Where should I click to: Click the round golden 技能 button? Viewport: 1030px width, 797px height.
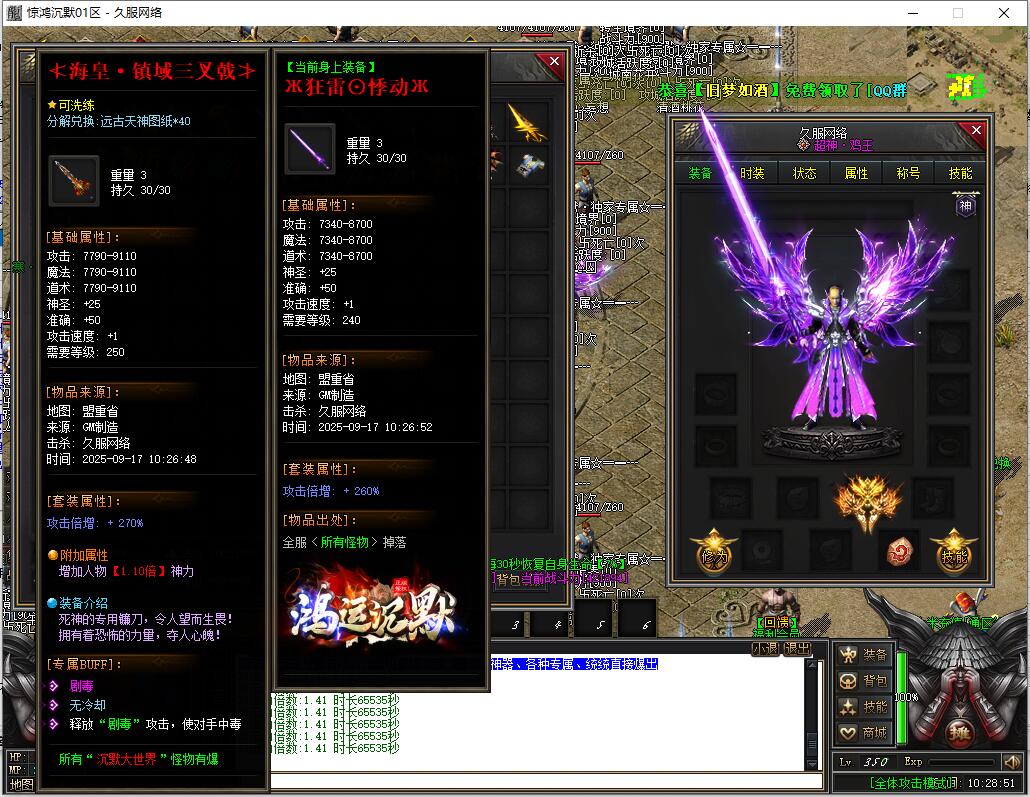954,553
